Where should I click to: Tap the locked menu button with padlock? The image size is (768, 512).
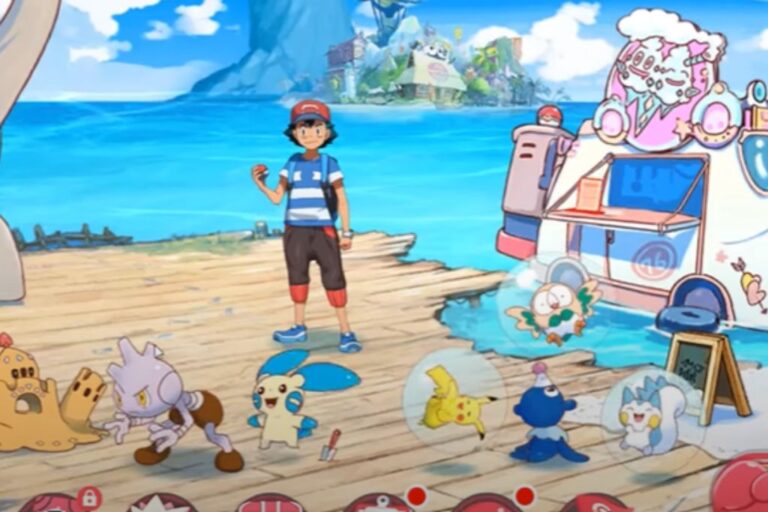pyautogui.click(x=58, y=502)
